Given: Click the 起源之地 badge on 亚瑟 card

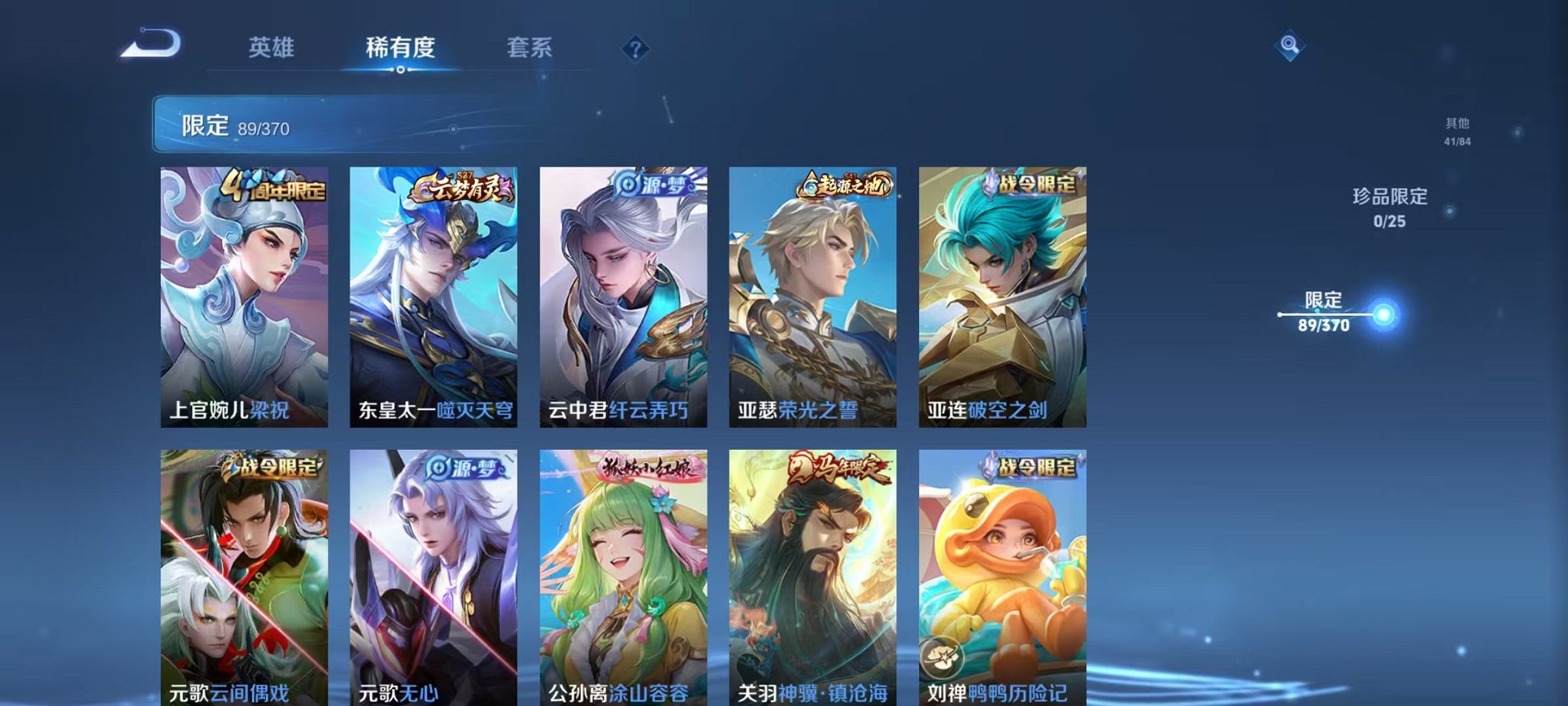Looking at the screenshot, I should (x=845, y=184).
